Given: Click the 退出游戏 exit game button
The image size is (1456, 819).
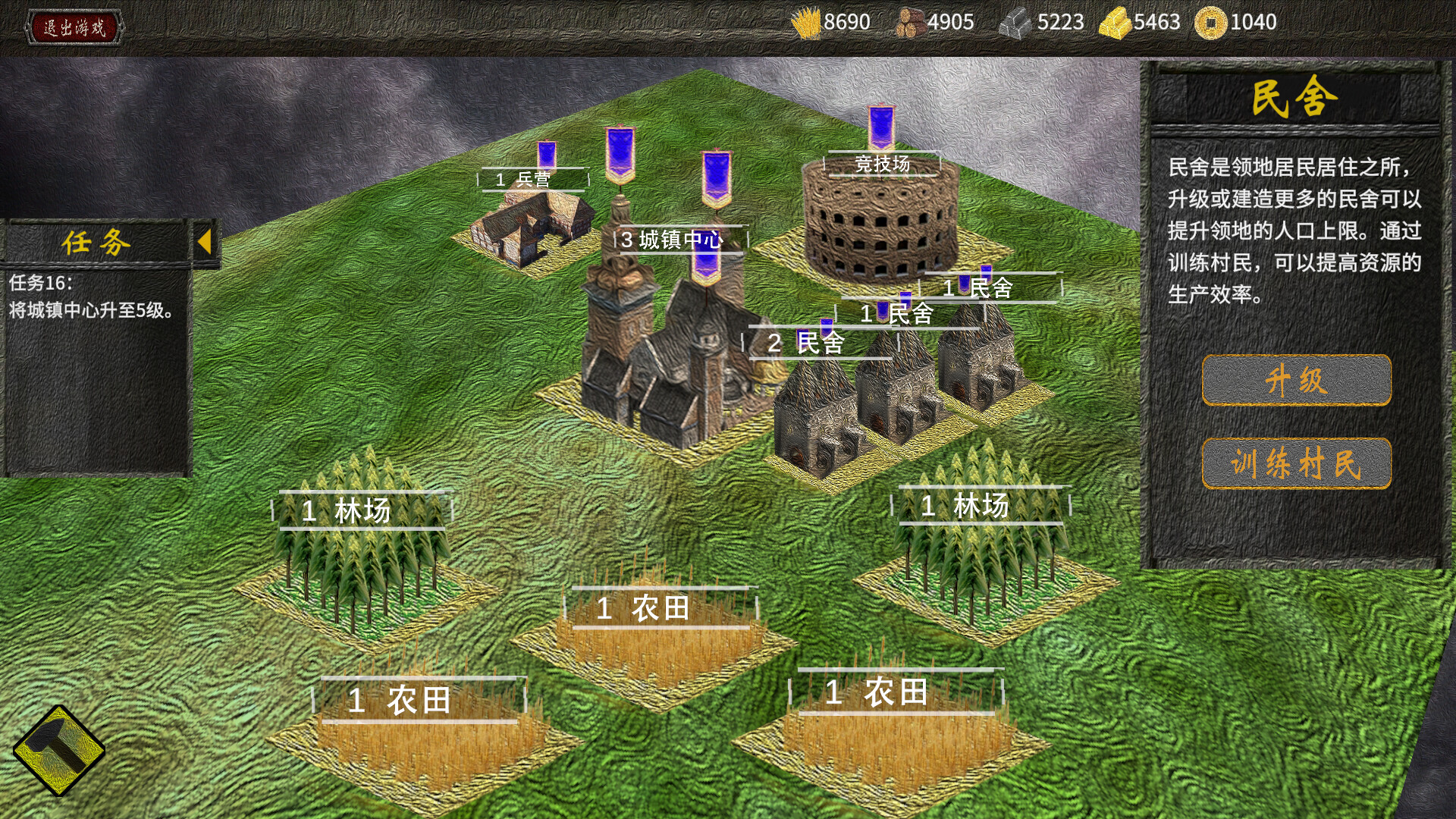Looking at the screenshot, I should tap(74, 28).
